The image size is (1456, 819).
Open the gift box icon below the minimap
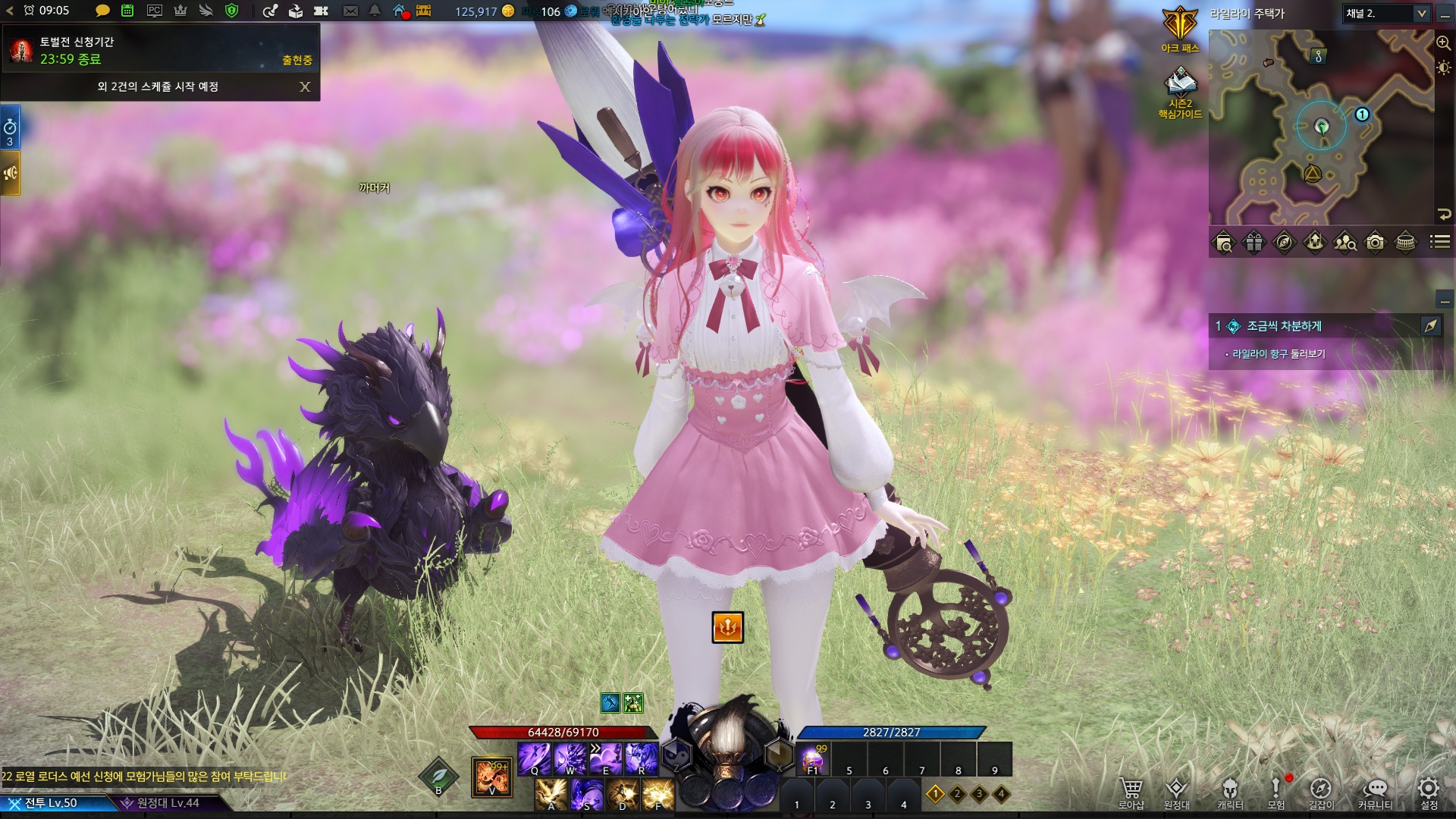pyautogui.click(x=1254, y=243)
